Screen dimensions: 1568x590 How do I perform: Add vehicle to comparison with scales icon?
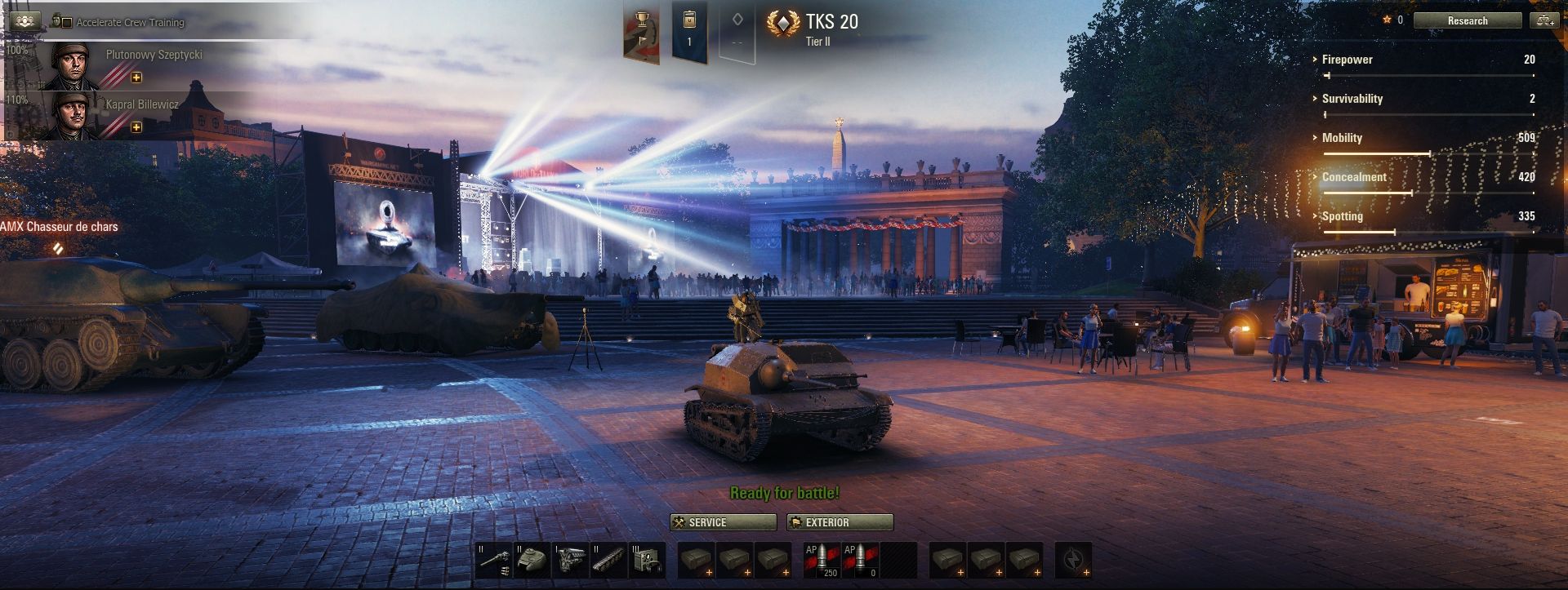(x=1545, y=20)
